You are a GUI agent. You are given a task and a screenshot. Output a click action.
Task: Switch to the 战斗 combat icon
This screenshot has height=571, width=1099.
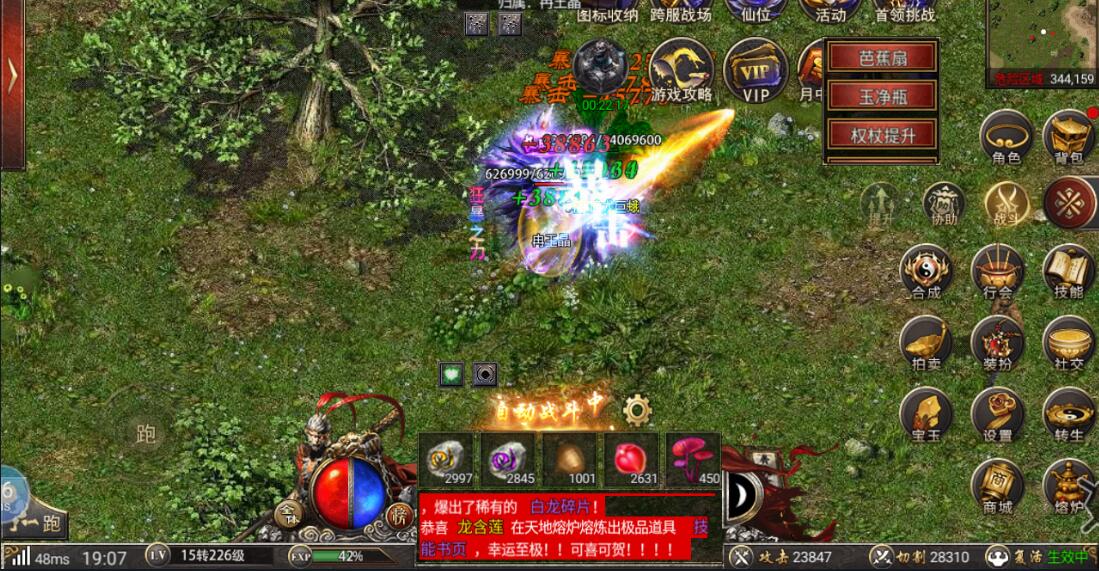click(1006, 203)
